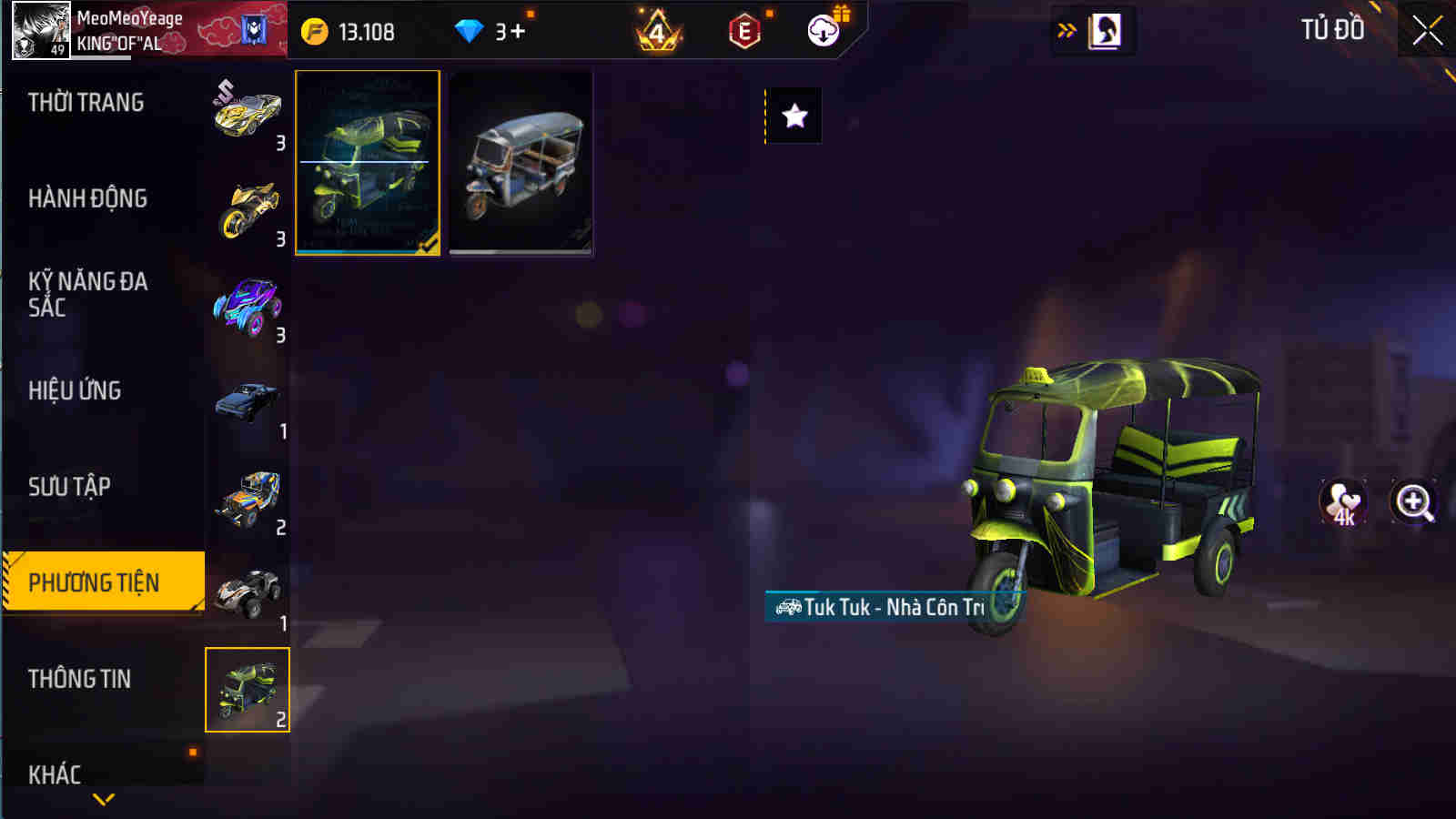Switch to the THỜI TRANG category tab

click(87, 103)
